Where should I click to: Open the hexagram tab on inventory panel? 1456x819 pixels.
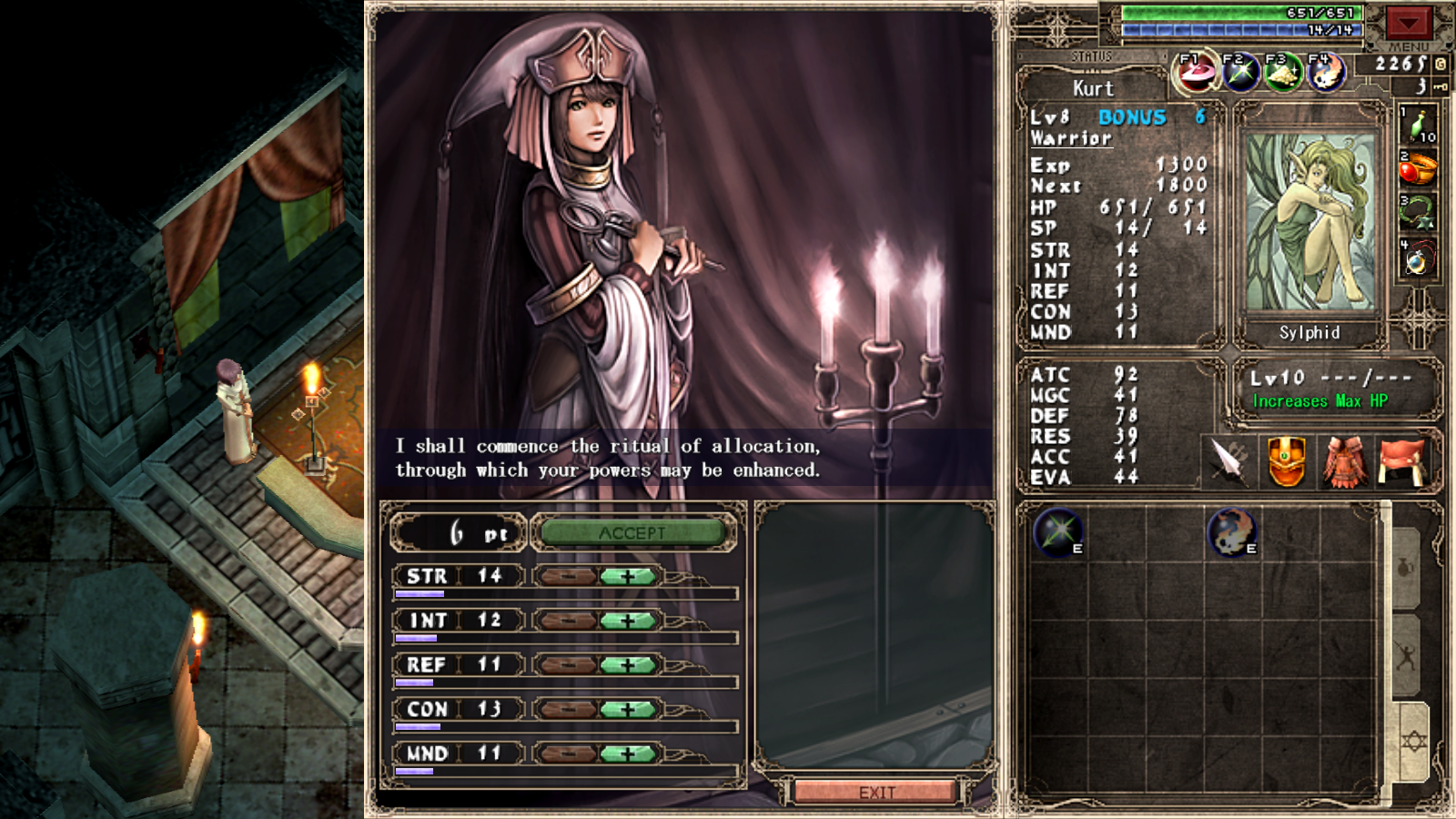[1413, 742]
